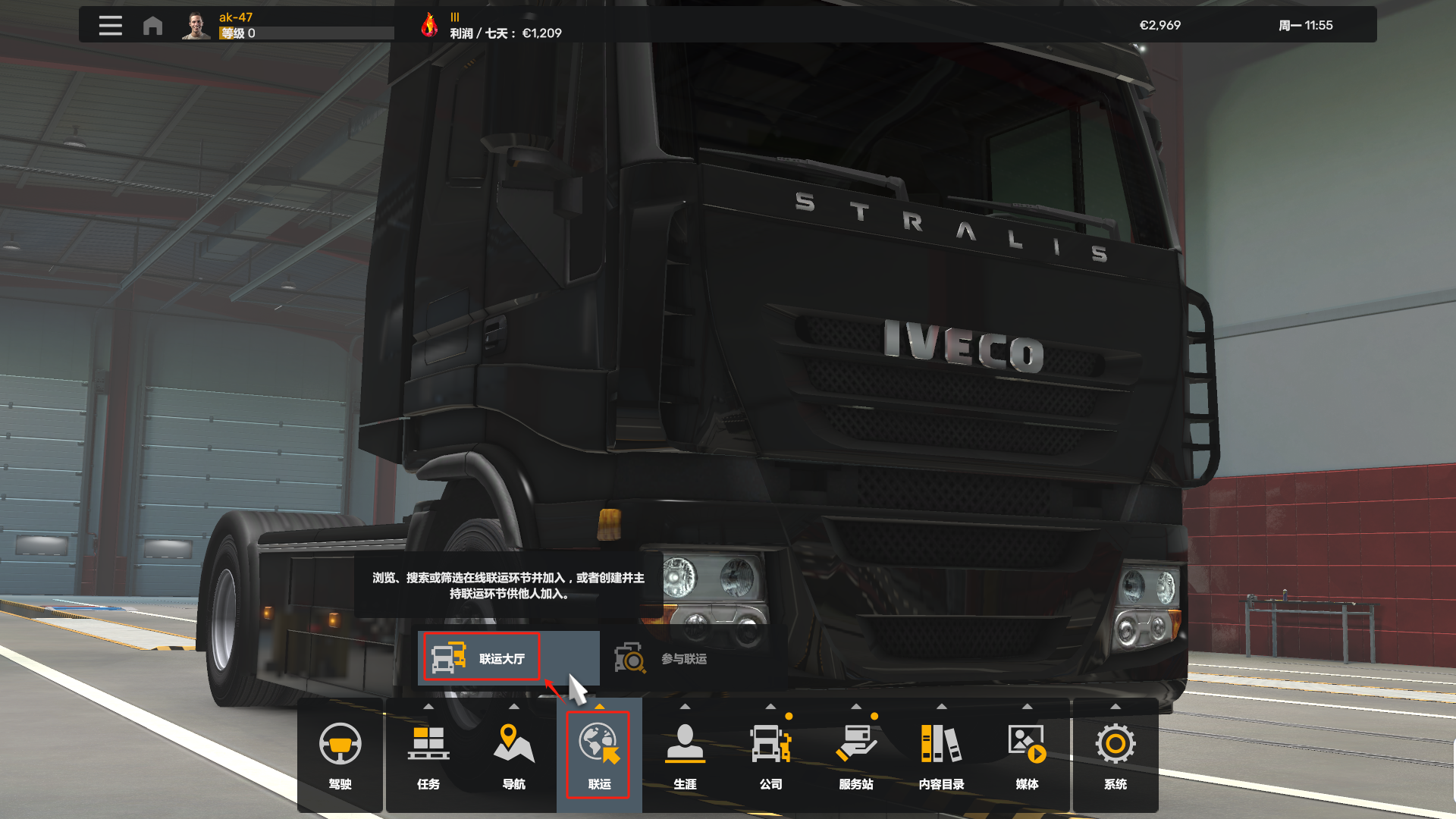Open the 内容目录 content catalog menu

point(941,755)
